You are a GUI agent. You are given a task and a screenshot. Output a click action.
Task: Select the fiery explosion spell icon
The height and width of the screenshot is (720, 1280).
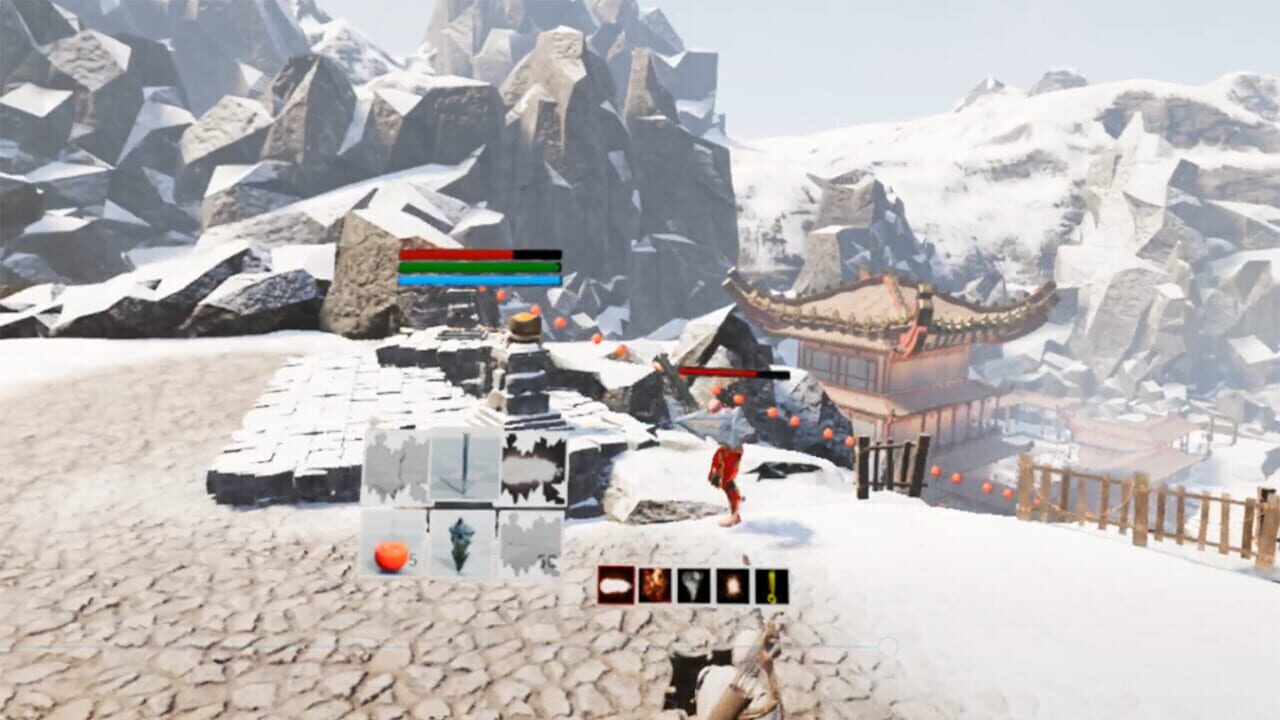click(x=654, y=587)
